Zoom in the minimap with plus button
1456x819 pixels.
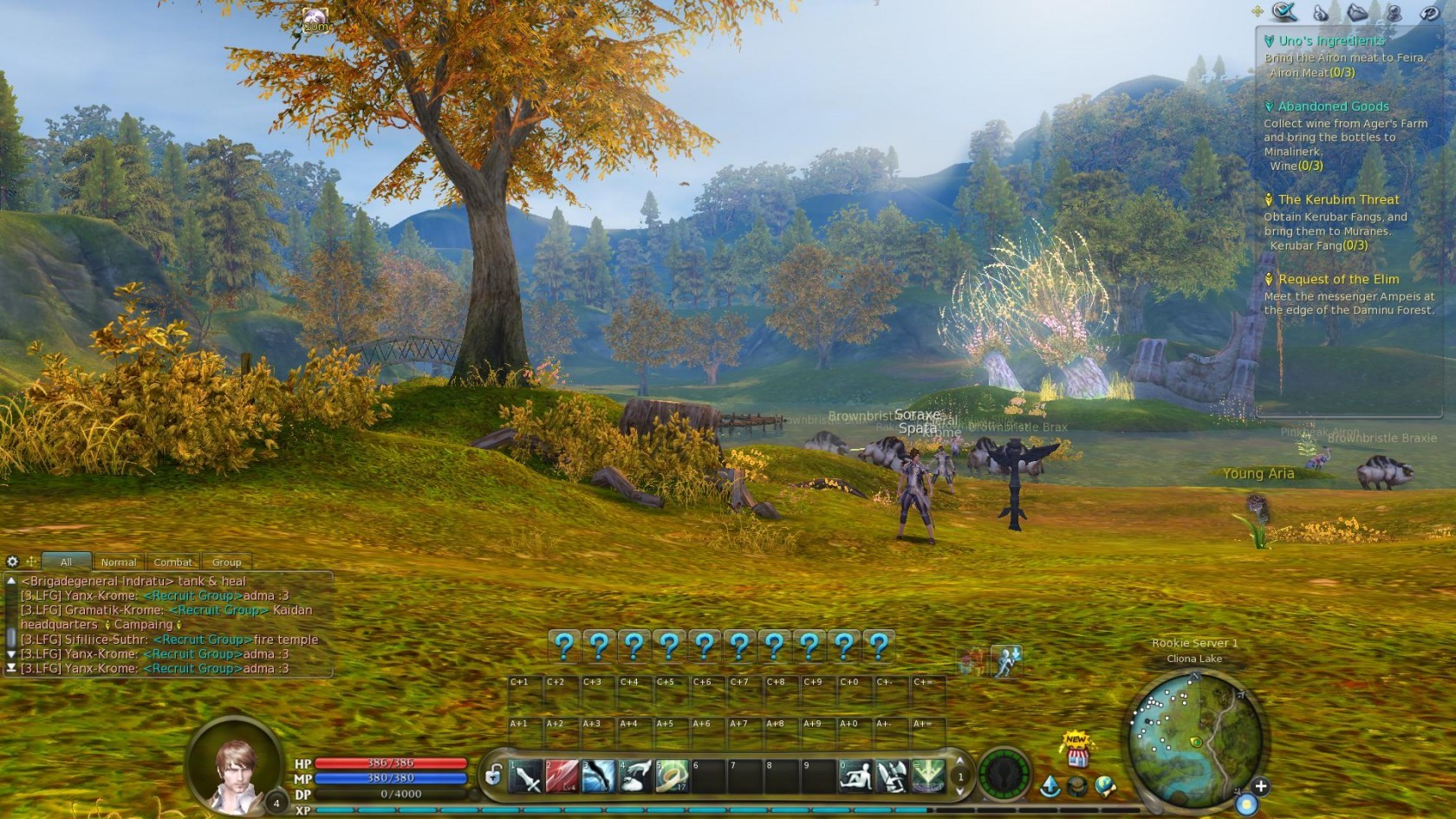click(x=1260, y=786)
